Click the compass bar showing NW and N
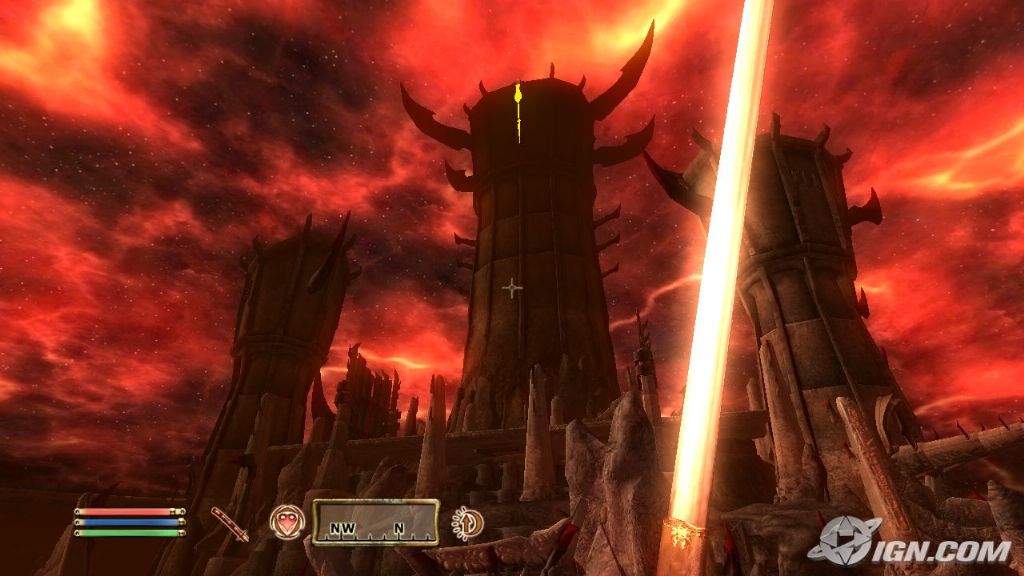Image resolution: width=1024 pixels, height=576 pixels. (x=376, y=522)
